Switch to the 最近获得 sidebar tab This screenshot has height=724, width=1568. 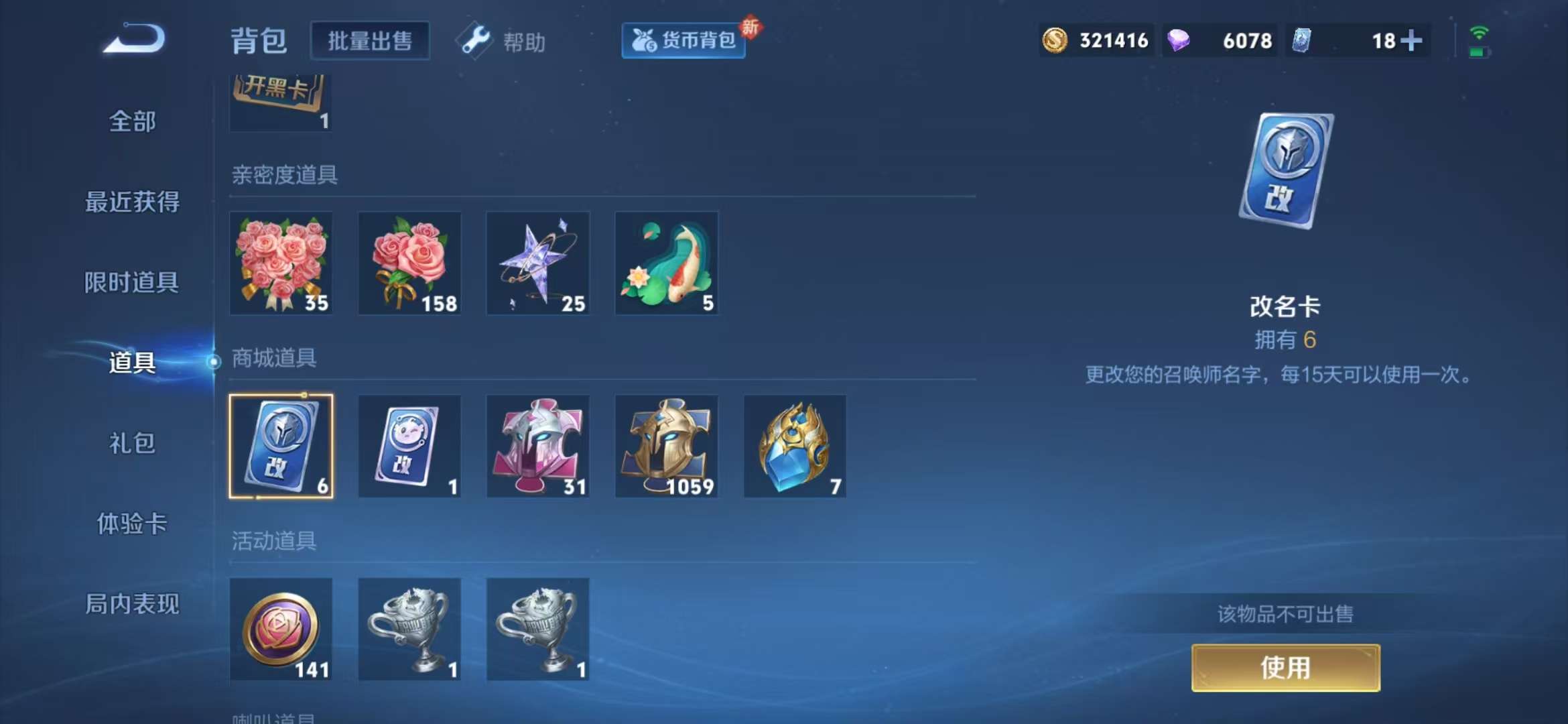pos(132,201)
